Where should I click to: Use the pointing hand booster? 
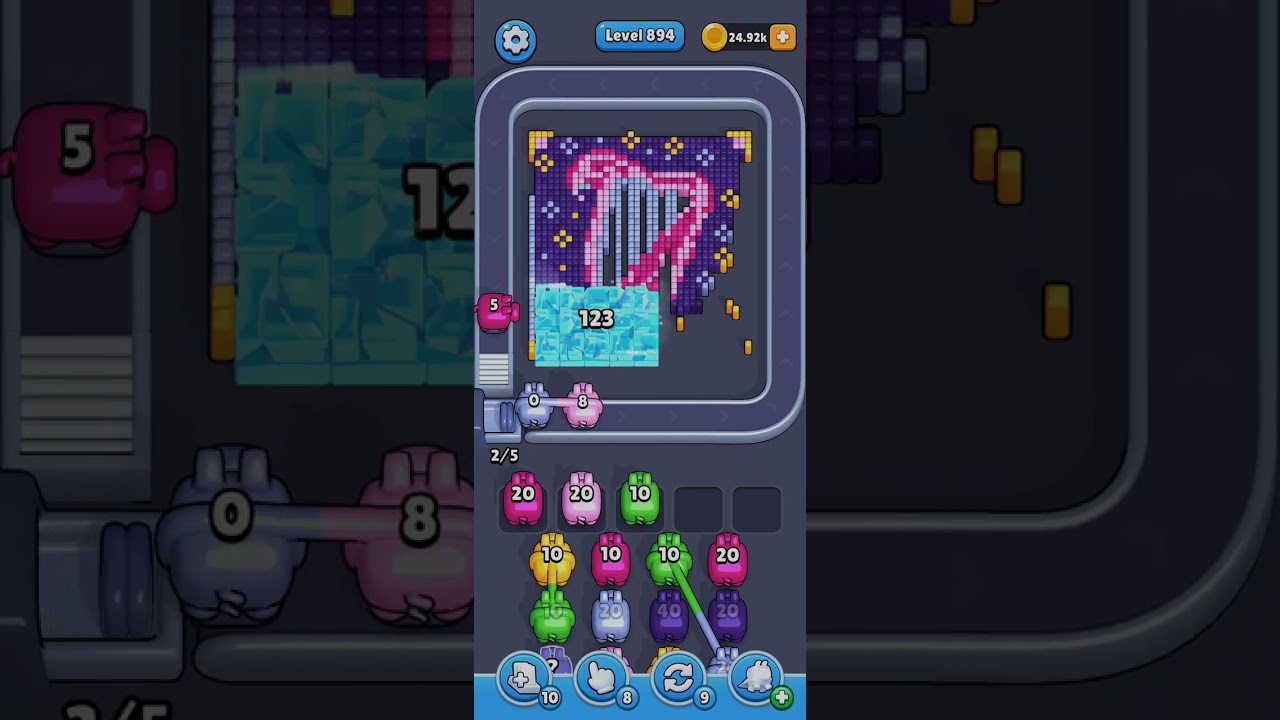pyautogui.click(x=601, y=679)
